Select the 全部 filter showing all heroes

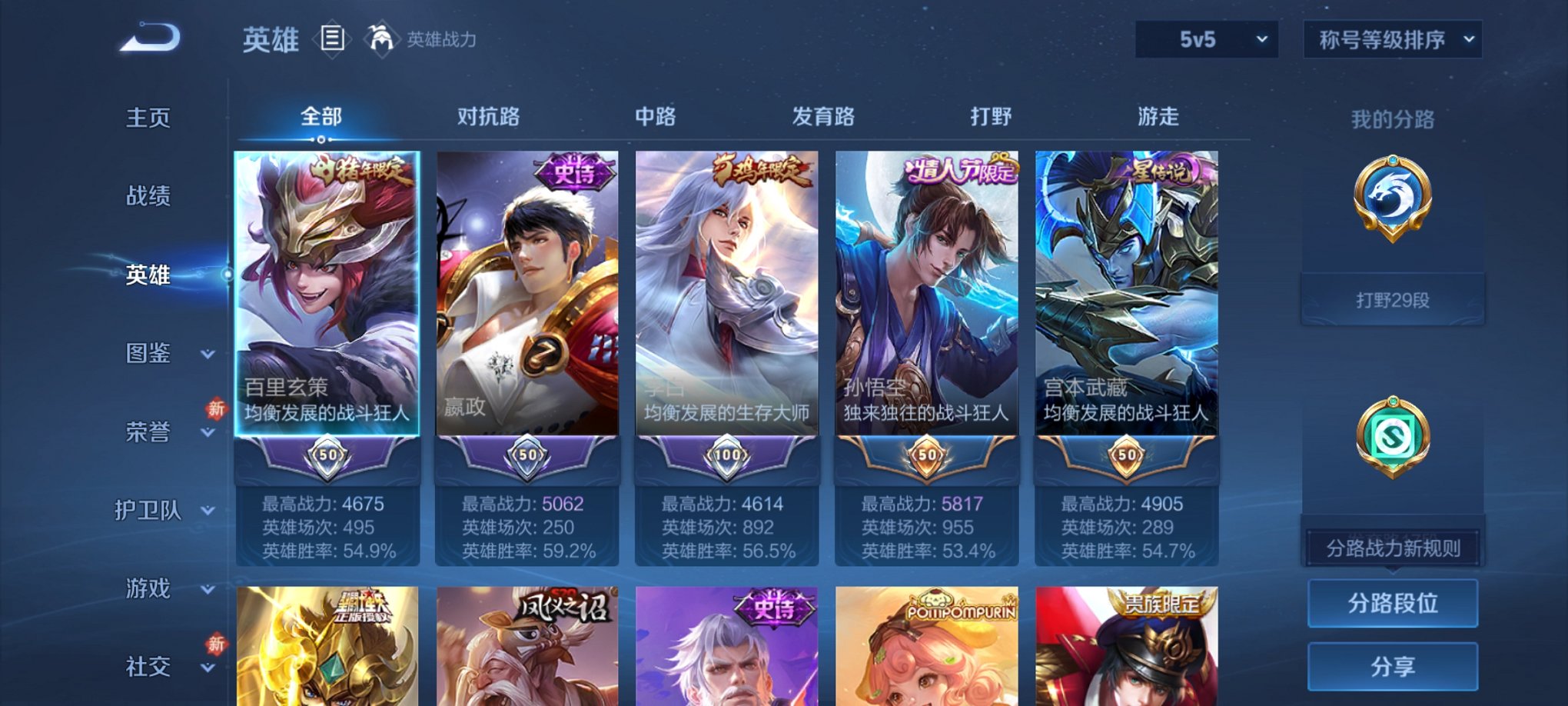pos(321,115)
